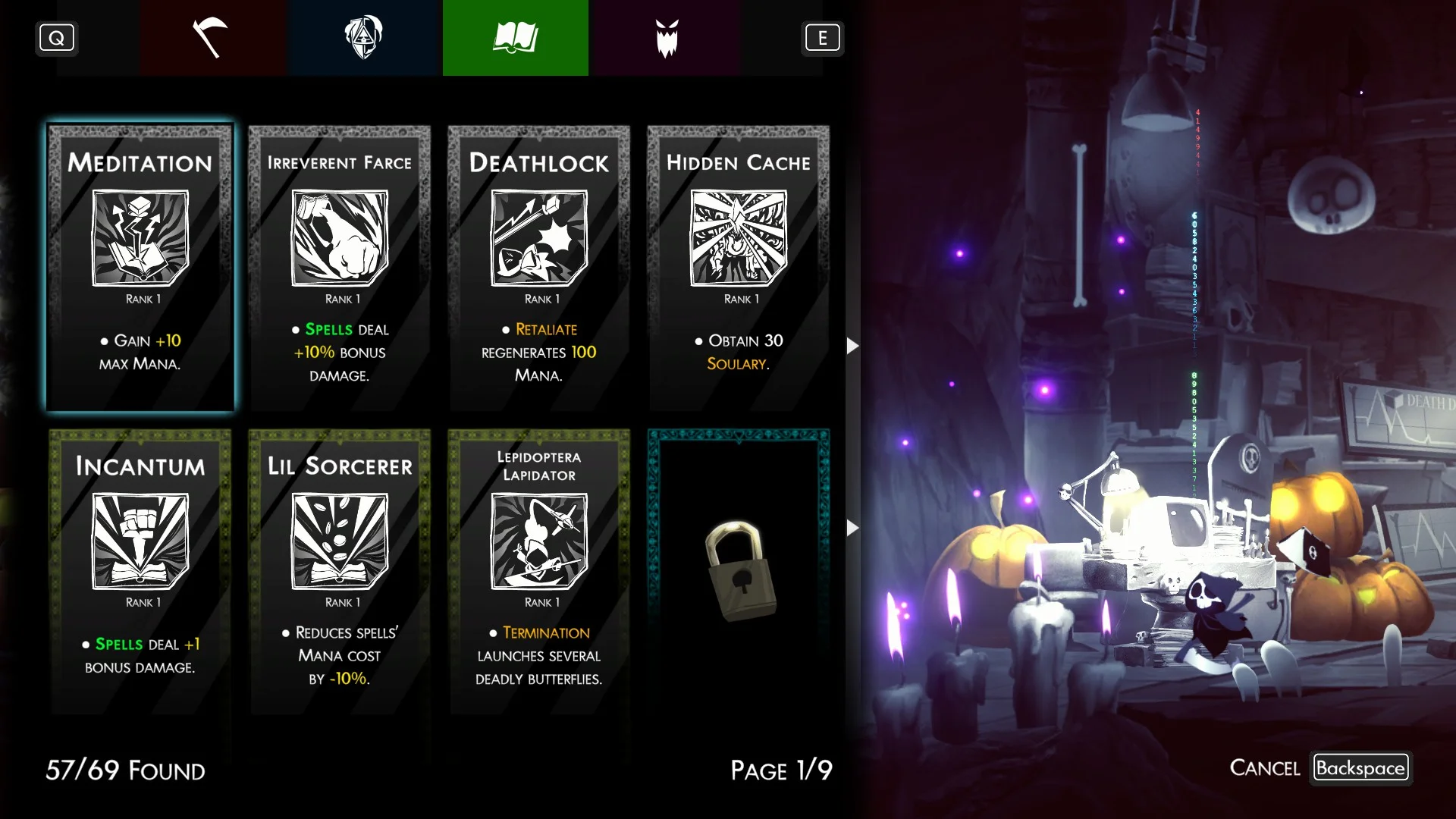The height and width of the screenshot is (819, 1456).
Task: Choose the Irreverent Farce card
Action: pyautogui.click(x=340, y=267)
